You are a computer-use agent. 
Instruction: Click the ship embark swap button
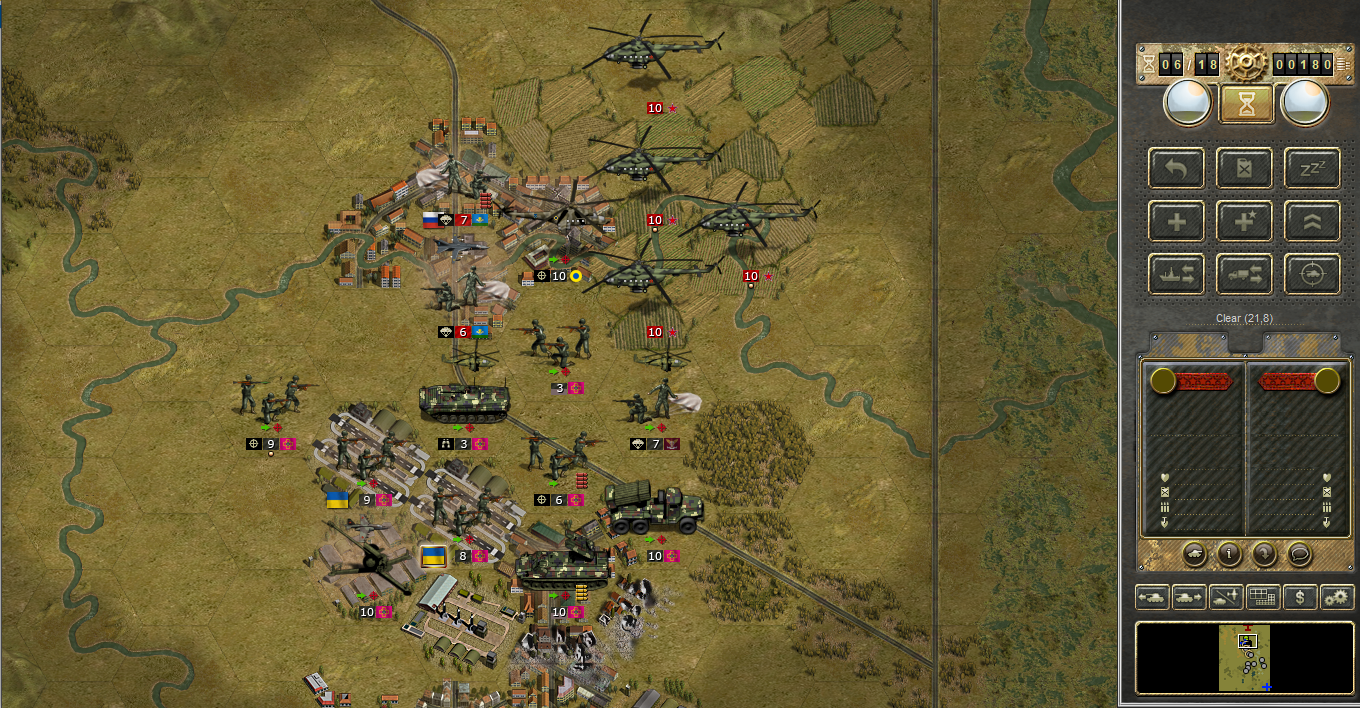pyautogui.click(x=1177, y=273)
